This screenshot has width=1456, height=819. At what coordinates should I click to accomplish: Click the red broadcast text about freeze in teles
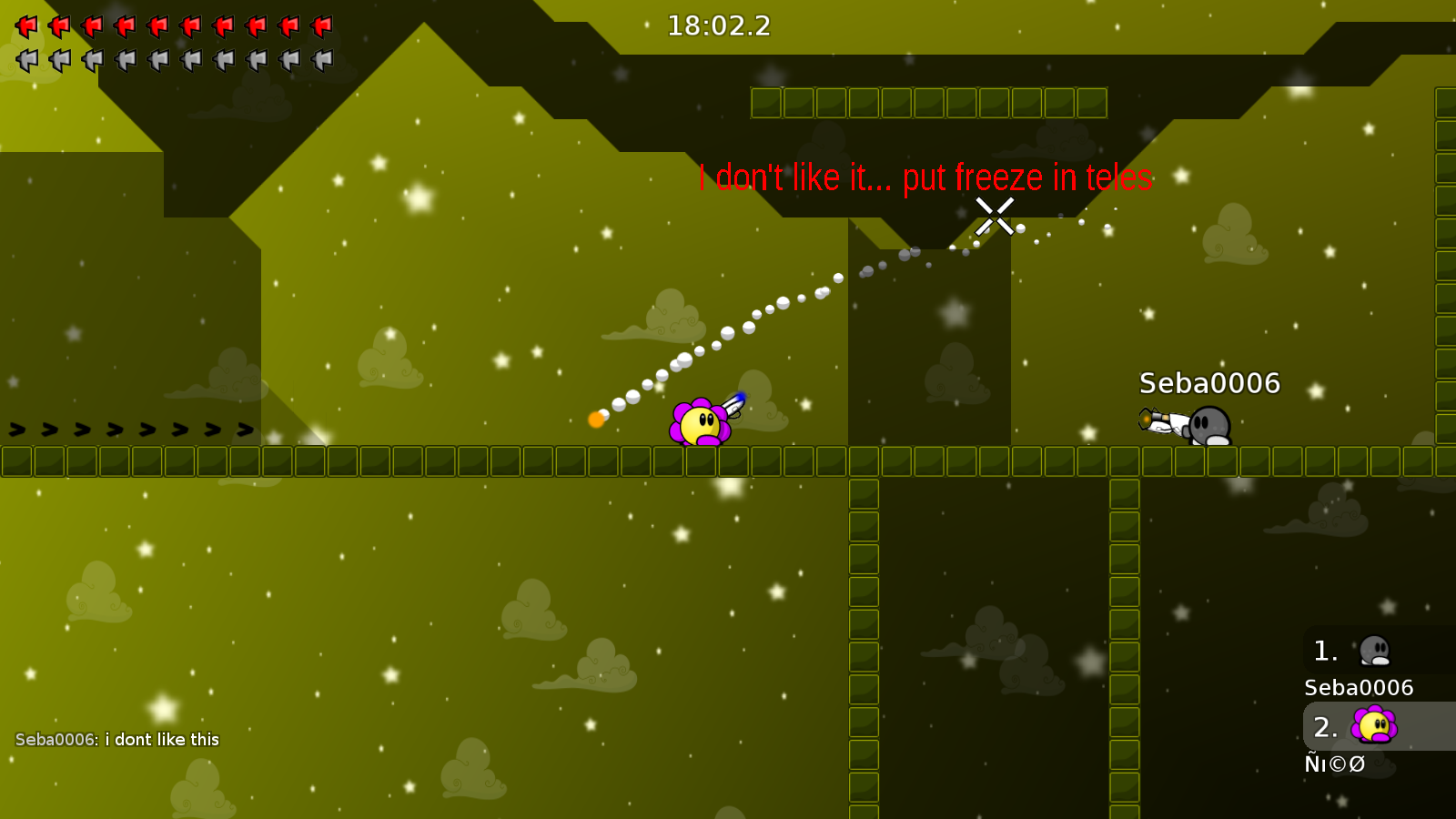926,178
